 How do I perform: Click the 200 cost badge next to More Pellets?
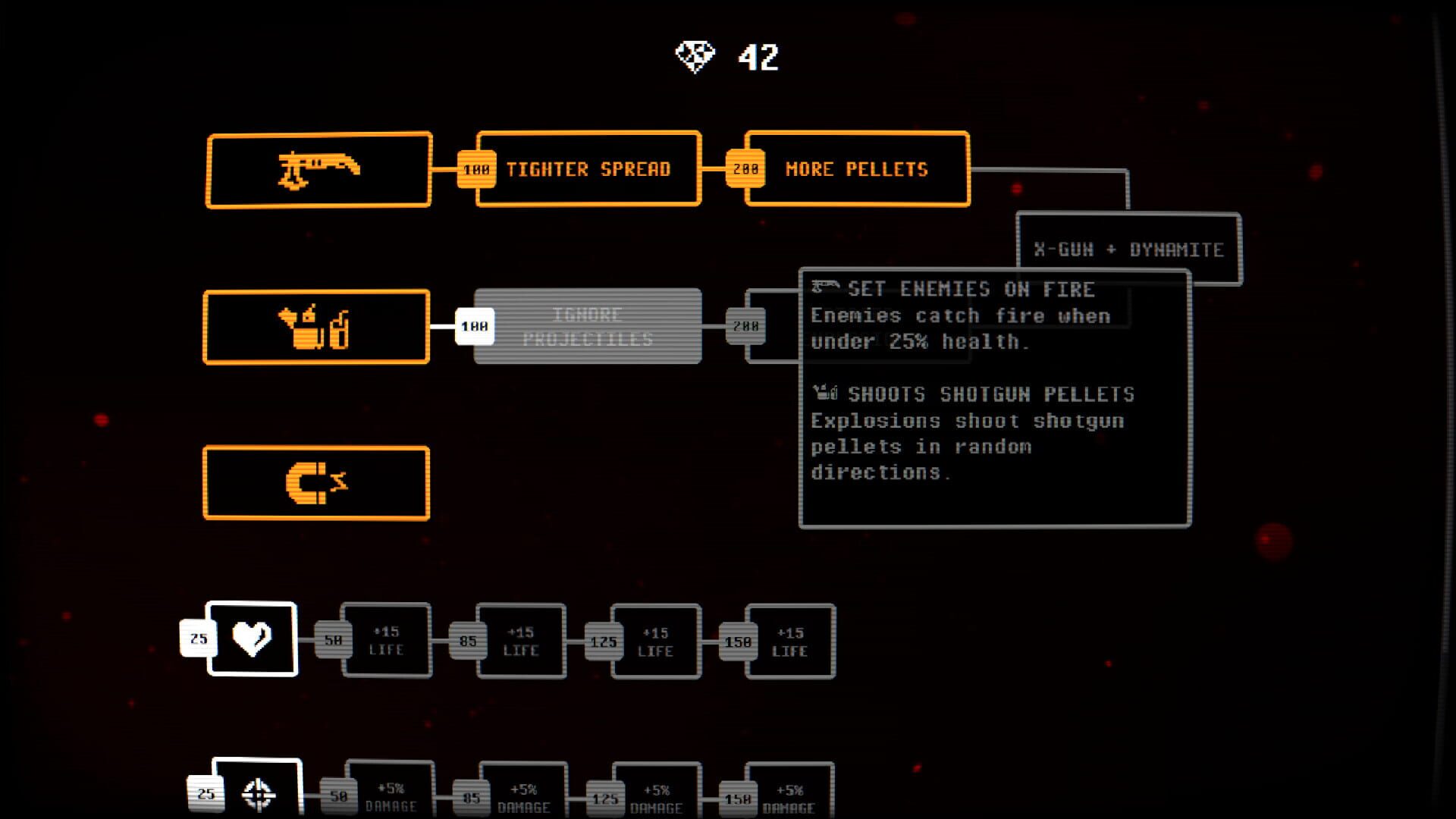point(745,168)
